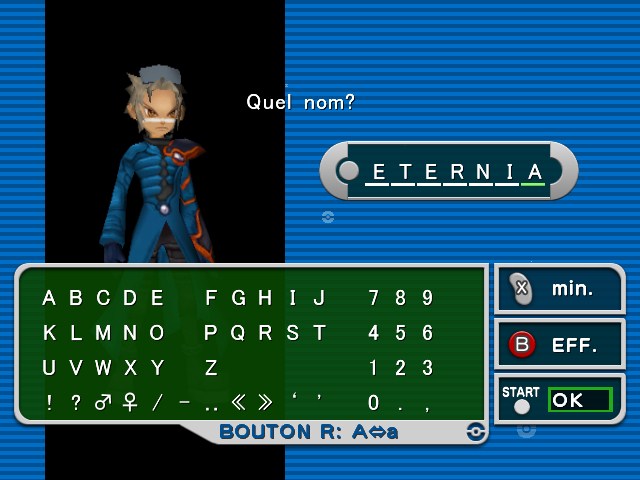Switch keyboard to lowercase with min.
The image size is (640, 480).
[x=559, y=290]
